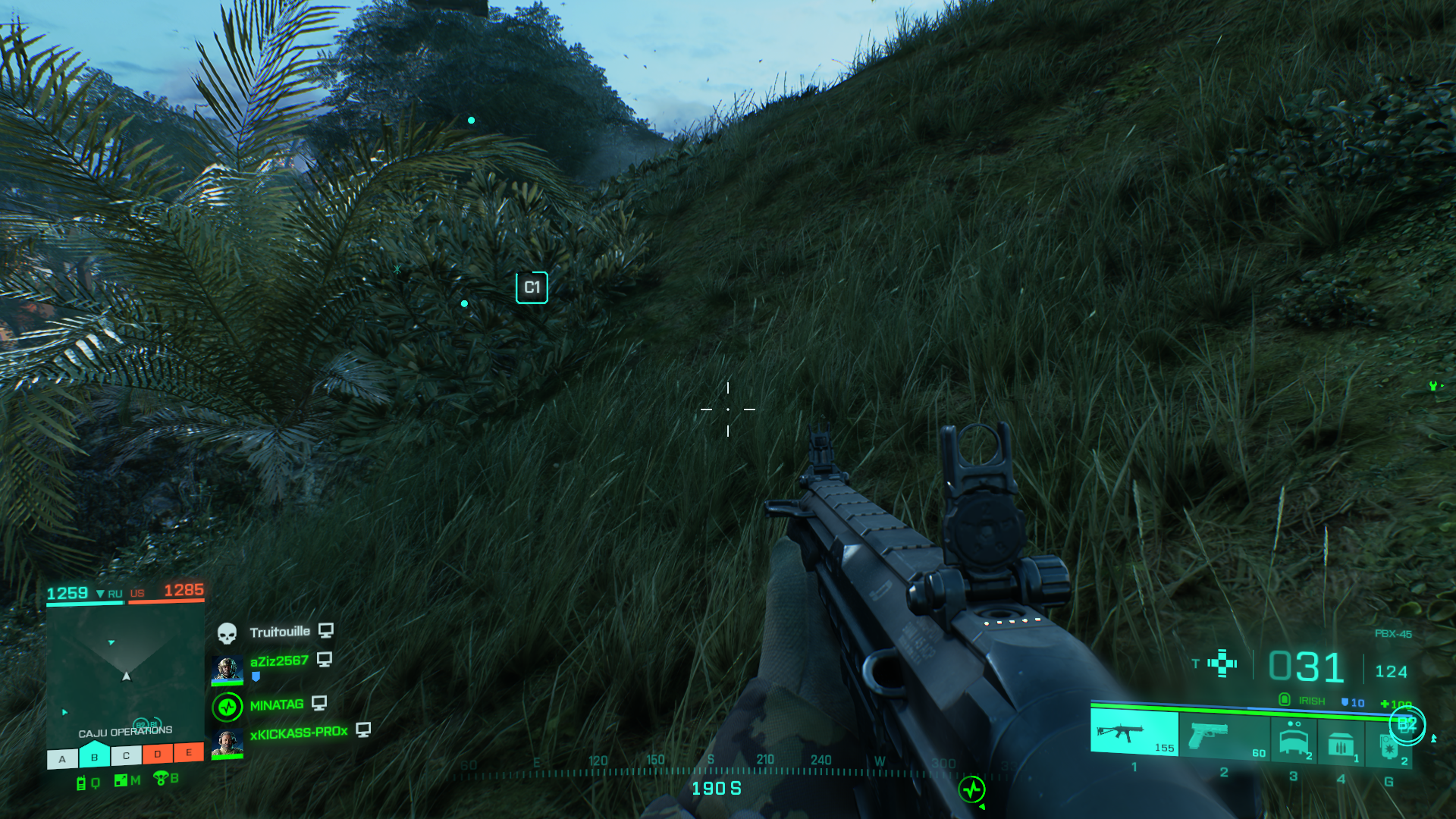Click the parachute call-in icon
Viewport: 1456px width, 819px height.
[x=160, y=778]
